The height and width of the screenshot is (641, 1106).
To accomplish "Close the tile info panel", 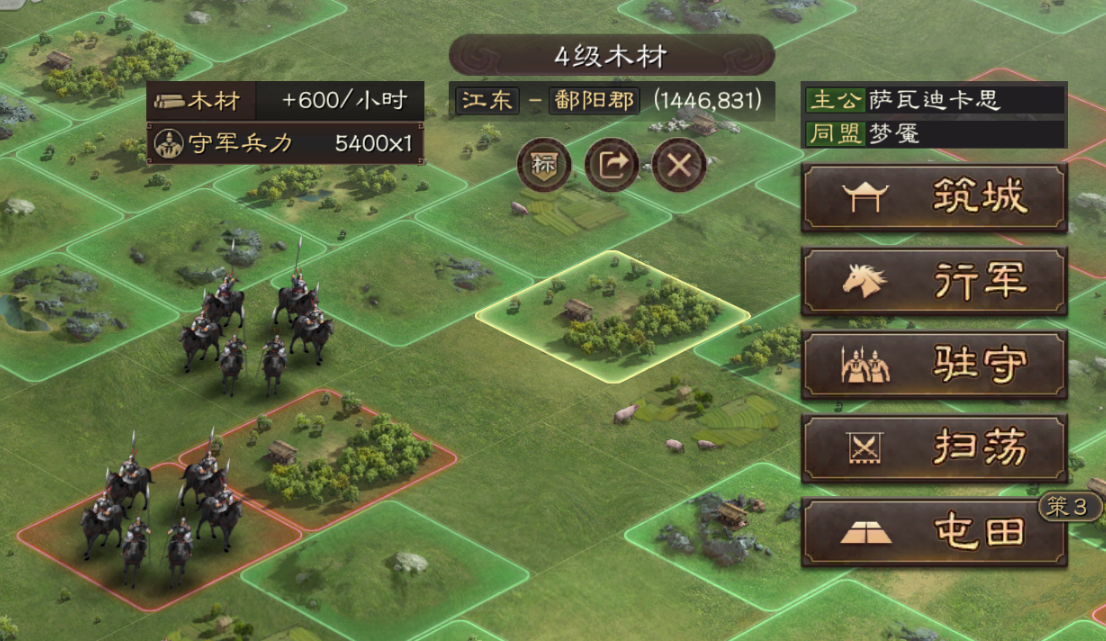I will (x=679, y=165).
